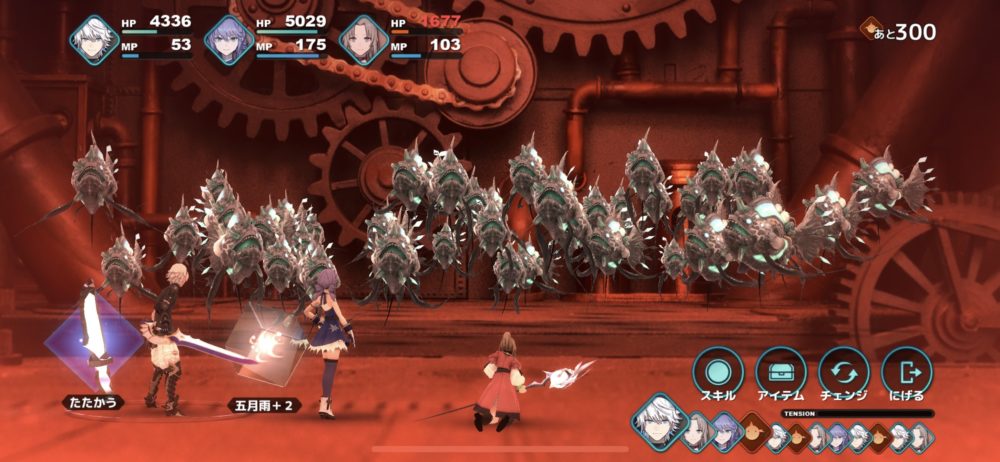
Task: Open the アイテム (Item) chest menu
Action: click(x=780, y=372)
